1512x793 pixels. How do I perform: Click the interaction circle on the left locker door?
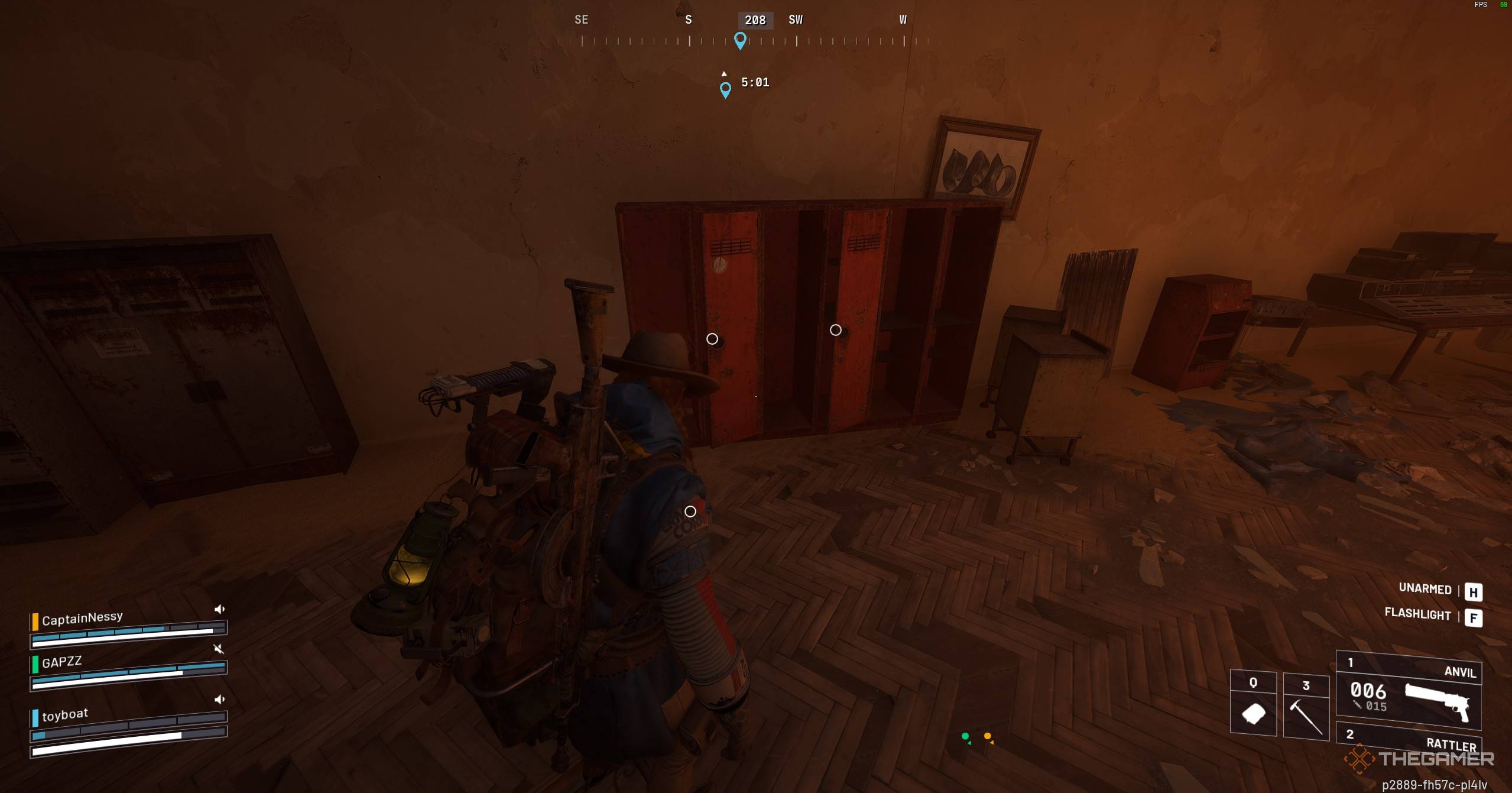point(712,339)
